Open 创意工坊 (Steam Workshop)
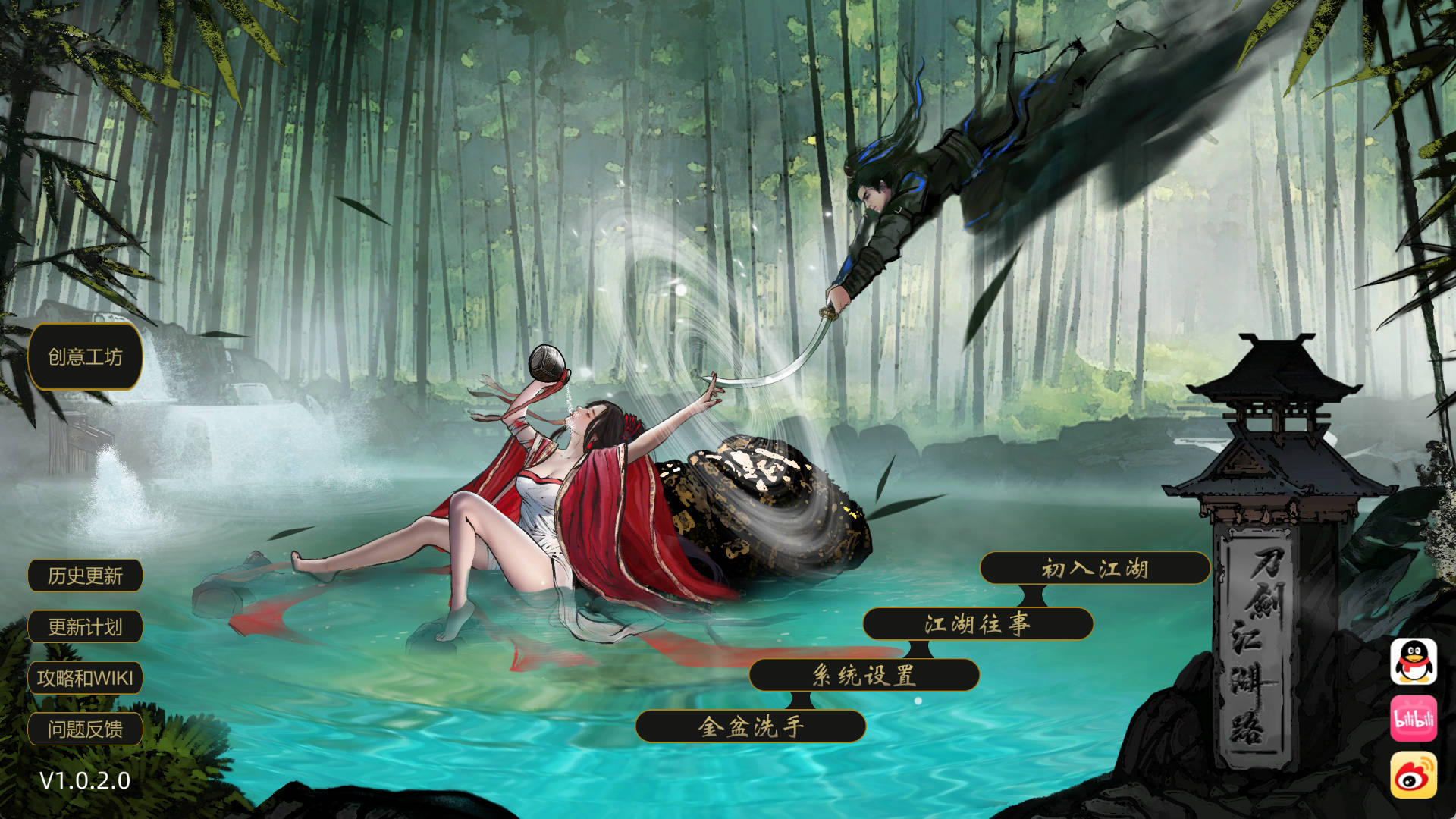1456x819 pixels. pyautogui.click(x=85, y=357)
